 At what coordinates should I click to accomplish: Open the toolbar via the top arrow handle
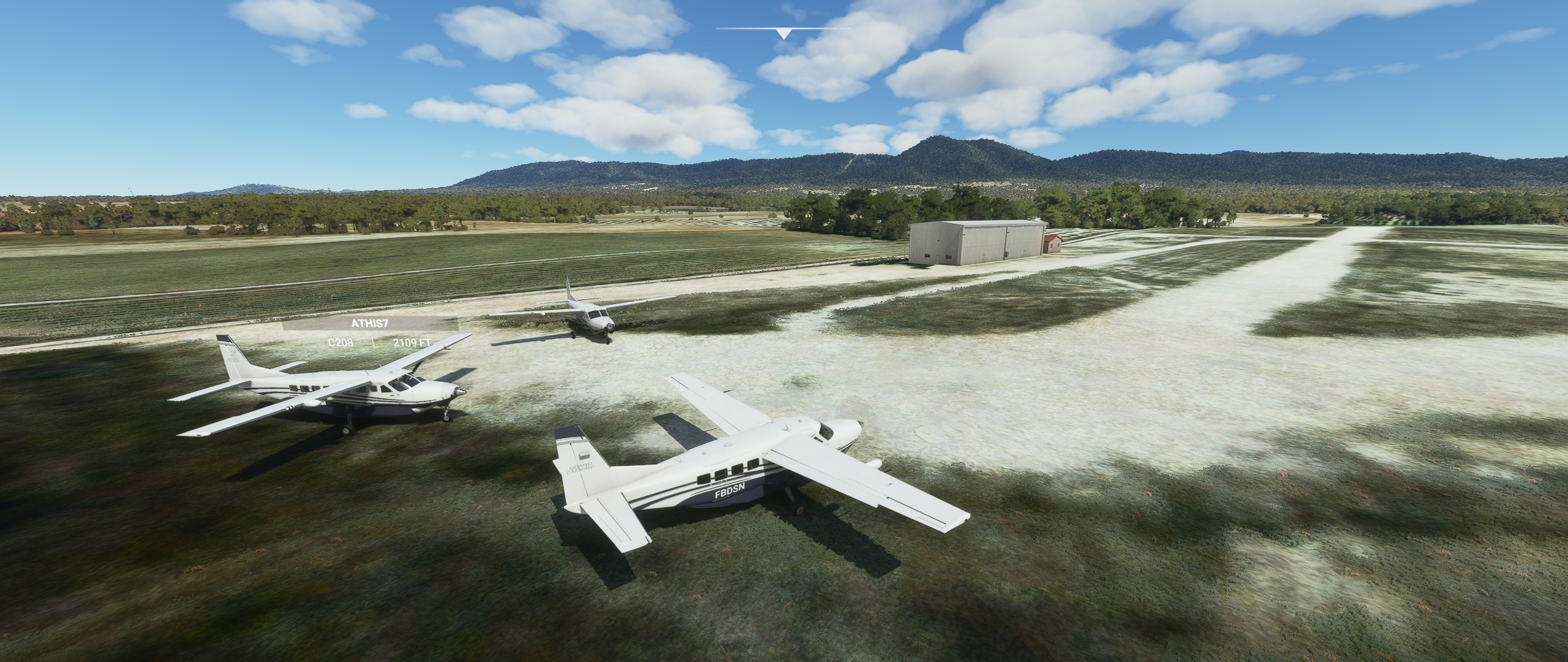coord(783,33)
